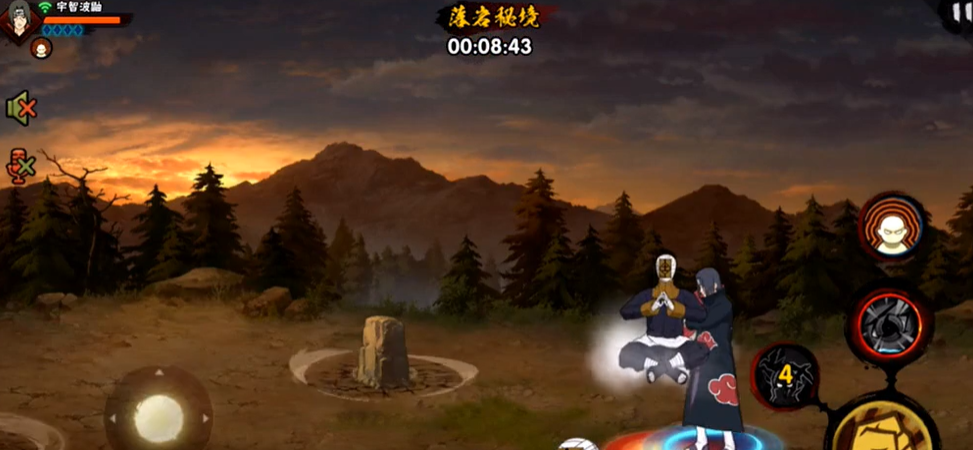This screenshot has width=973, height=450.
Task: Pause the game with the top-right button
Action: [962, 8]
